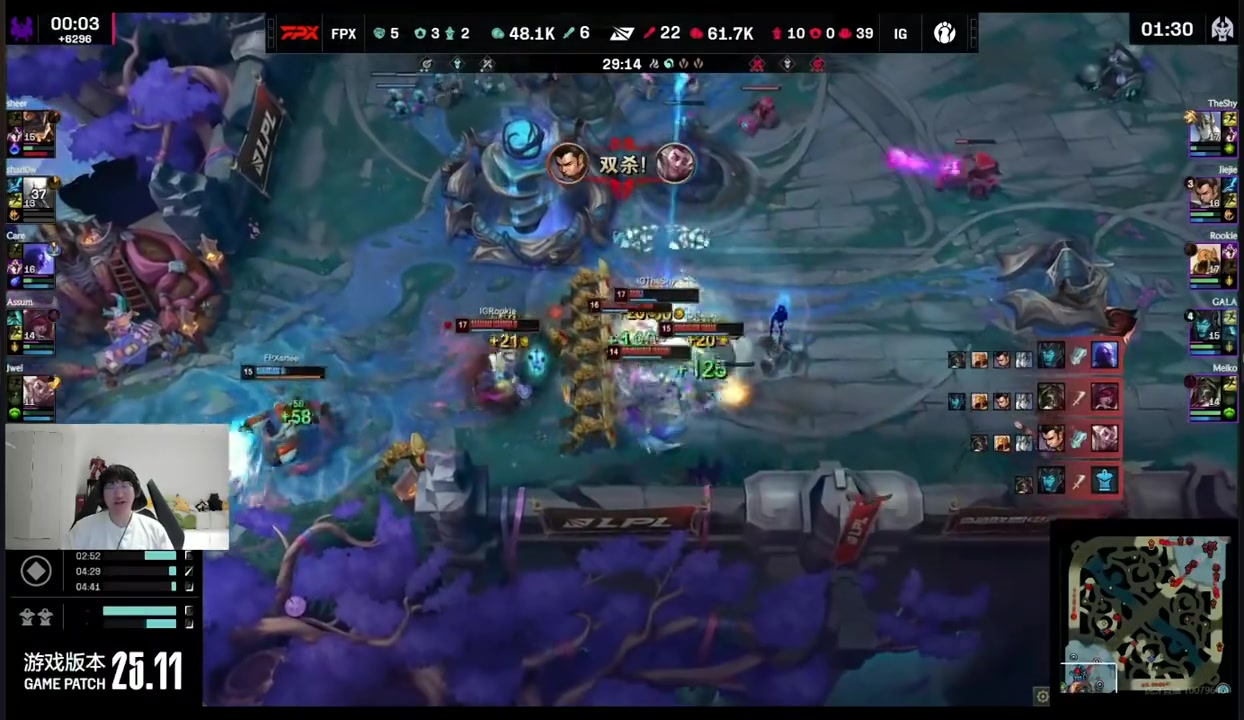This screenshot has height=720, width=1244.
Task: Click the IG team logo
Action: 944,33
